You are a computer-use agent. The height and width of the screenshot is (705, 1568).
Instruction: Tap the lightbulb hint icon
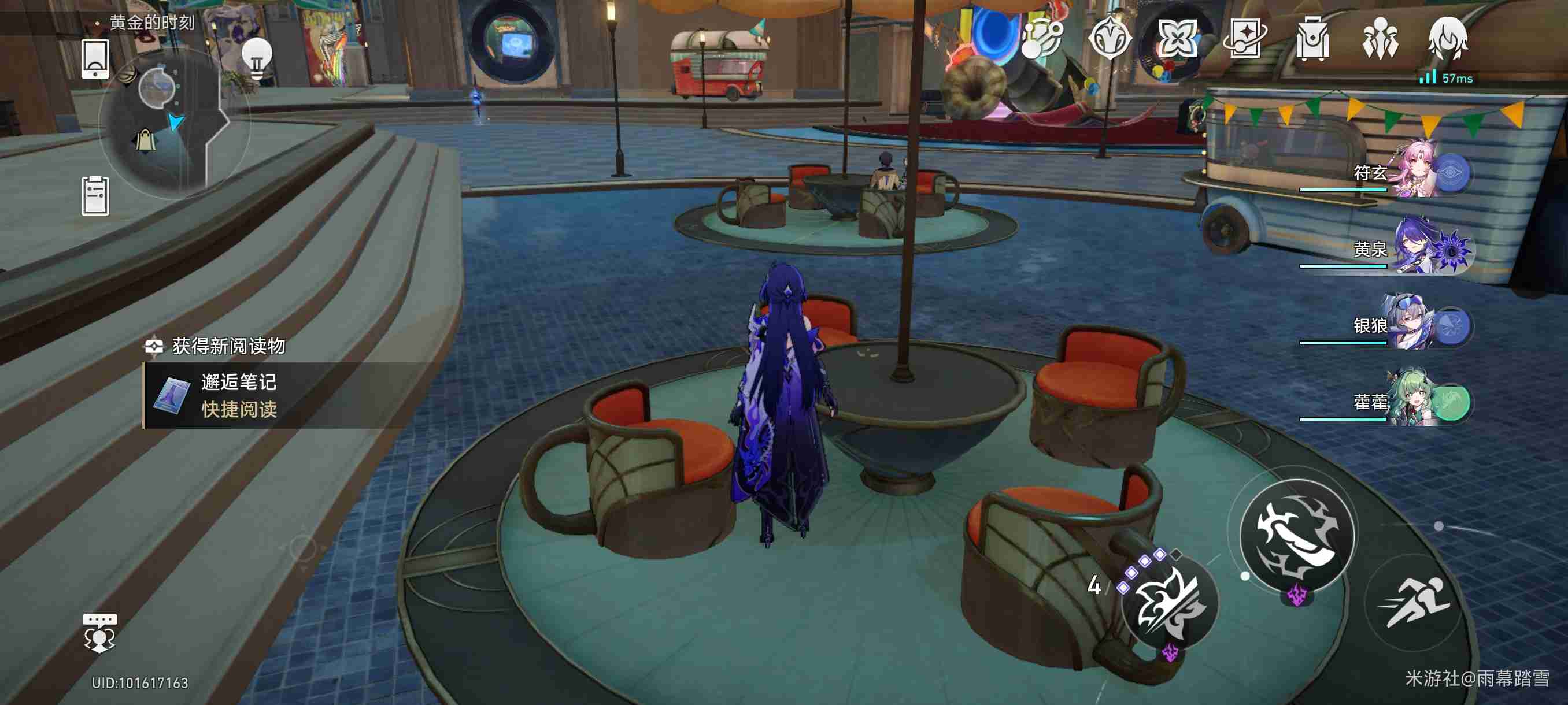[x=256, y=59]
